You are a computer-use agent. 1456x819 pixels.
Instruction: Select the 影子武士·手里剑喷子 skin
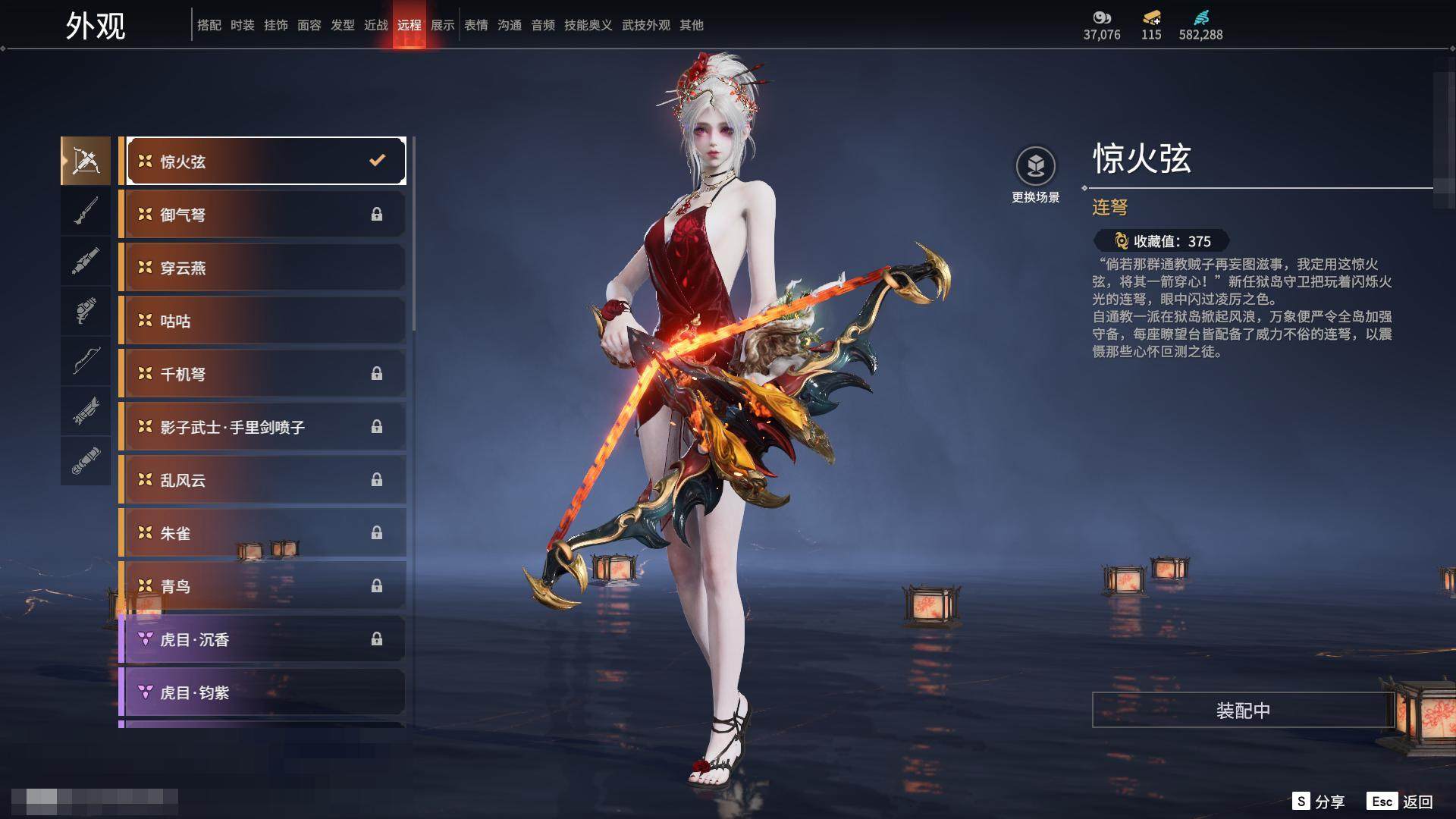pyautogui.click(x=262, y=427)
